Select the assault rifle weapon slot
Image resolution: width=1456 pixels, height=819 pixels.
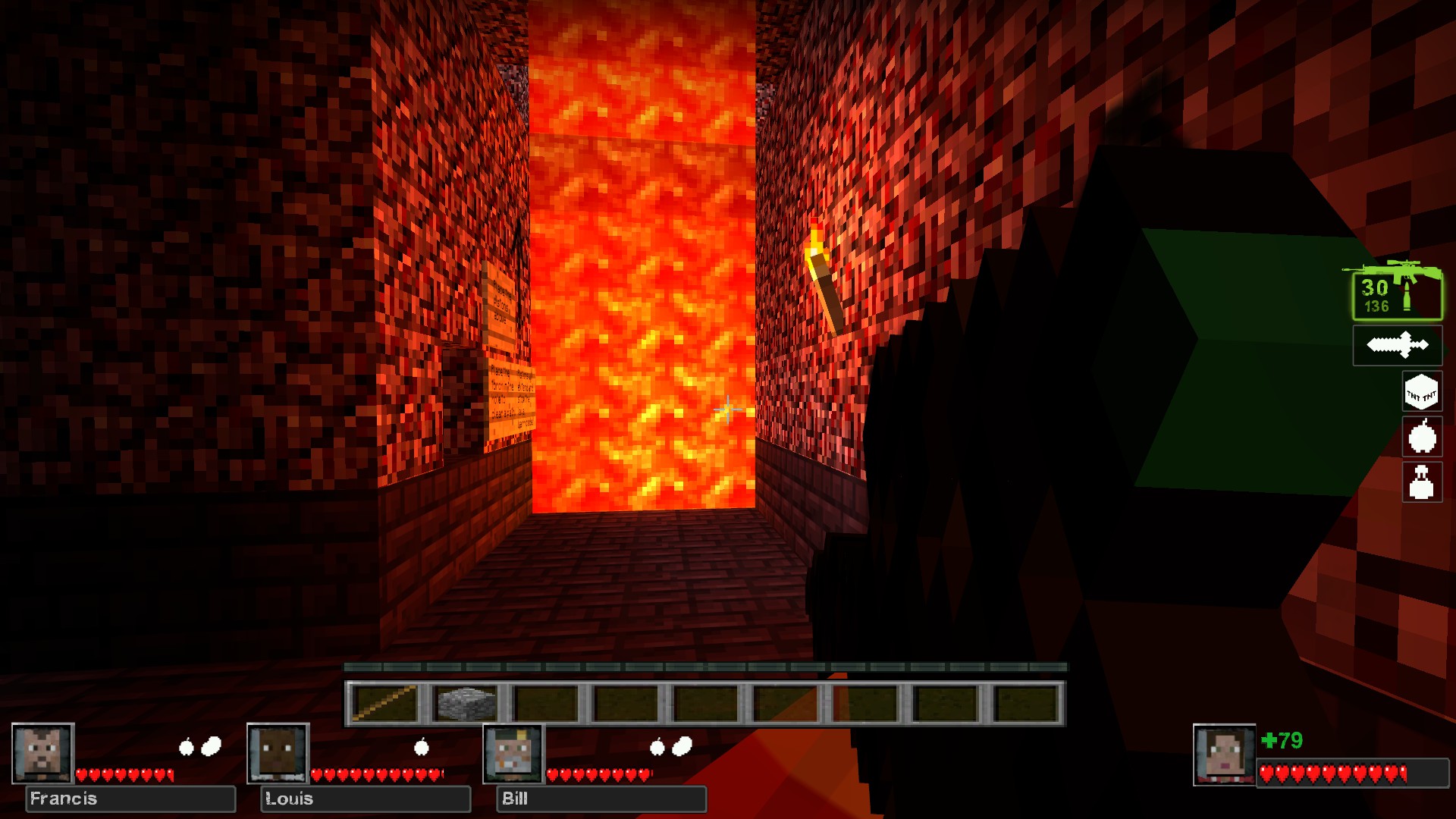[1396, 293]
